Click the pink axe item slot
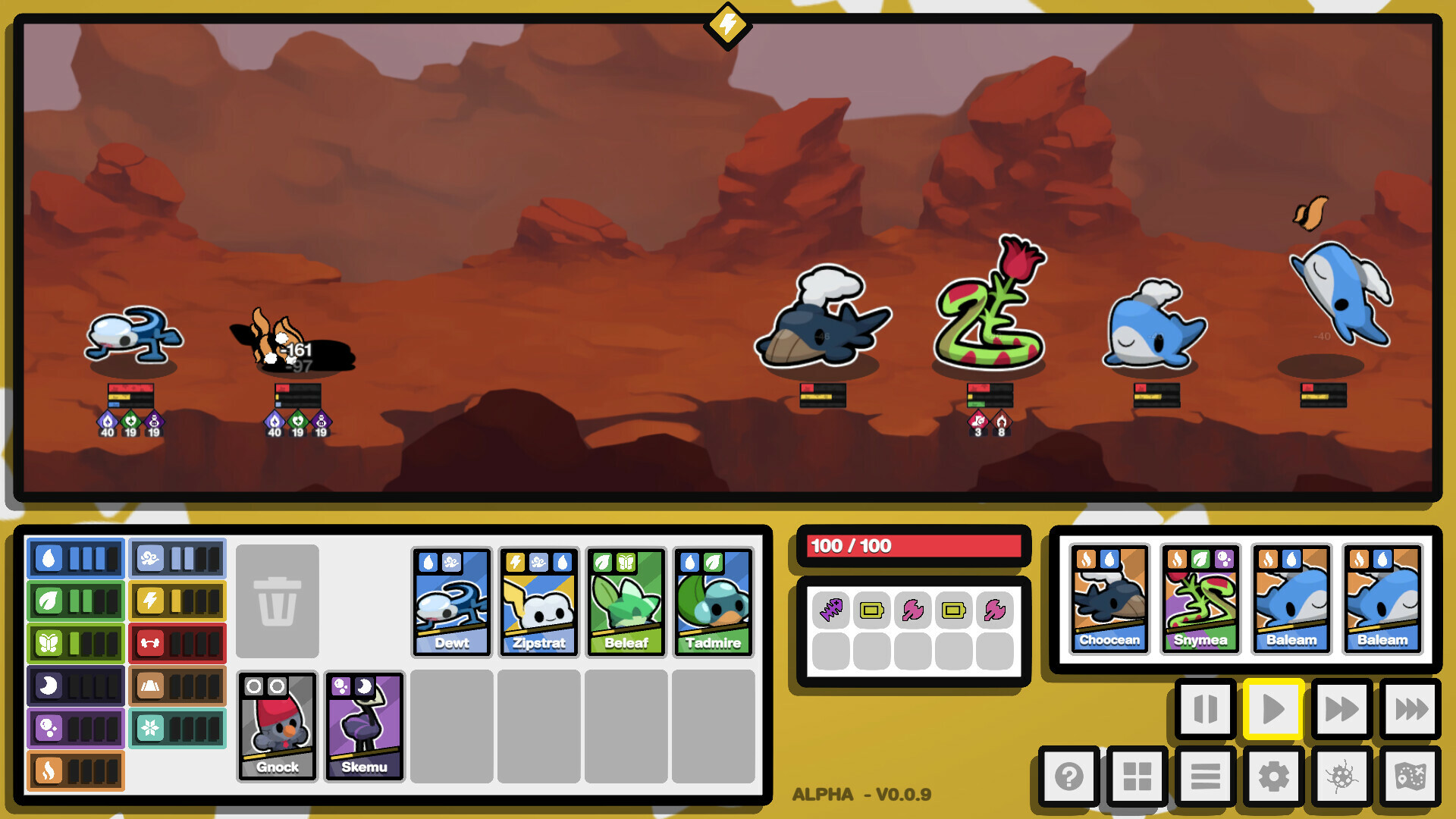The width and height of the screenshot is (1456, 819). click(914, 611)
